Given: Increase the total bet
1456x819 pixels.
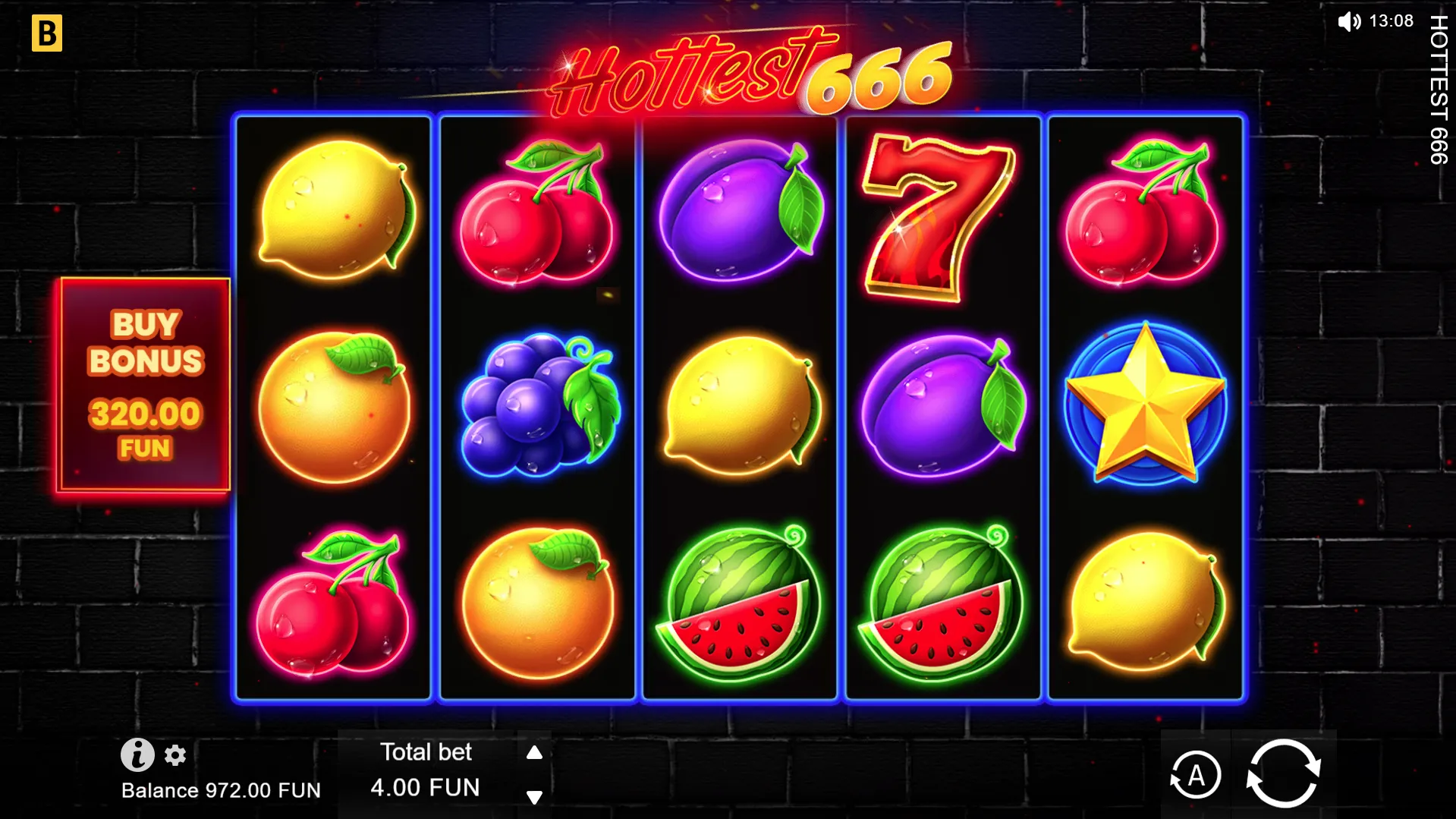Looking at the screenshot, I should (x=534, y=752).
